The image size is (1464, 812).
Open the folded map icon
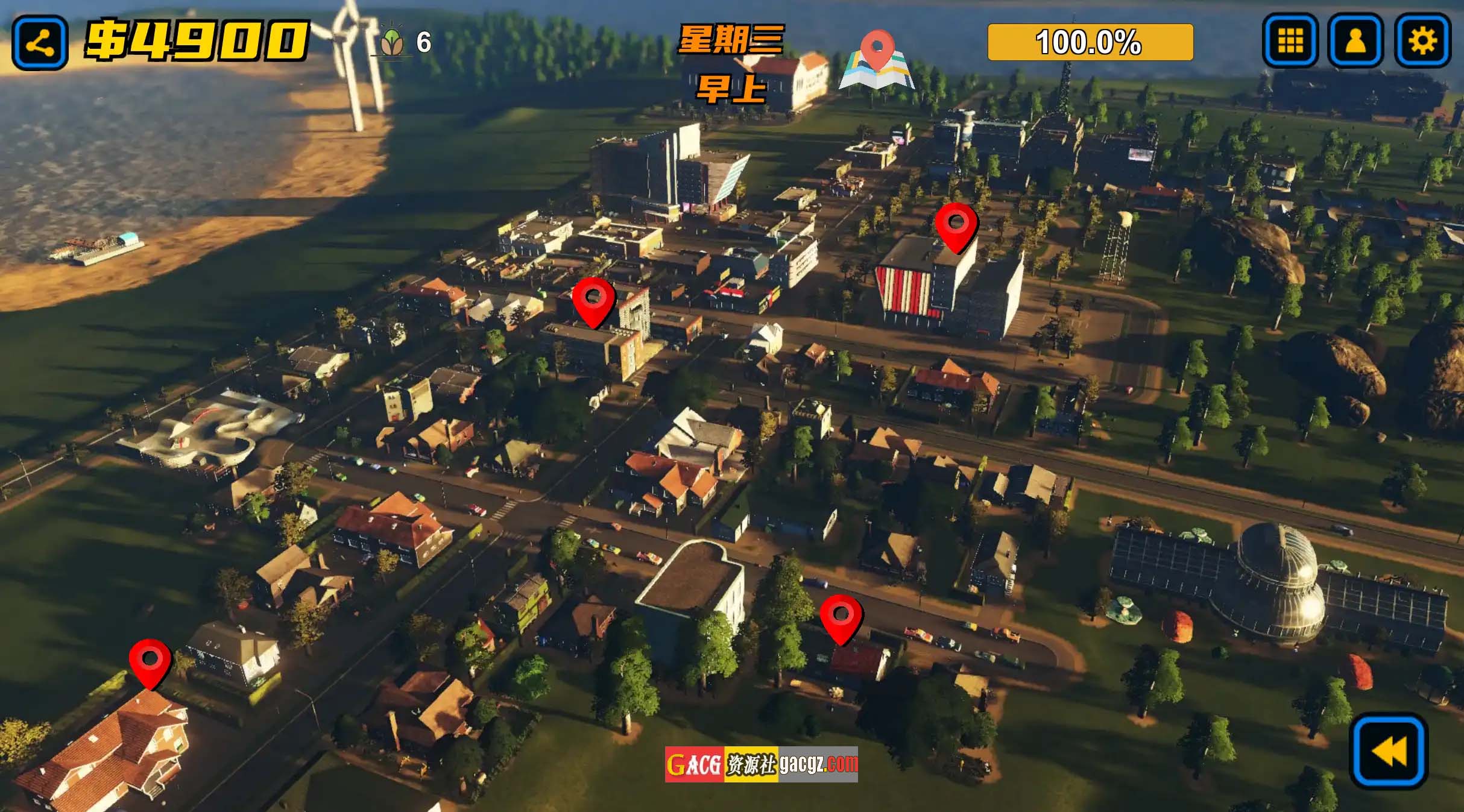pos(877,61)
